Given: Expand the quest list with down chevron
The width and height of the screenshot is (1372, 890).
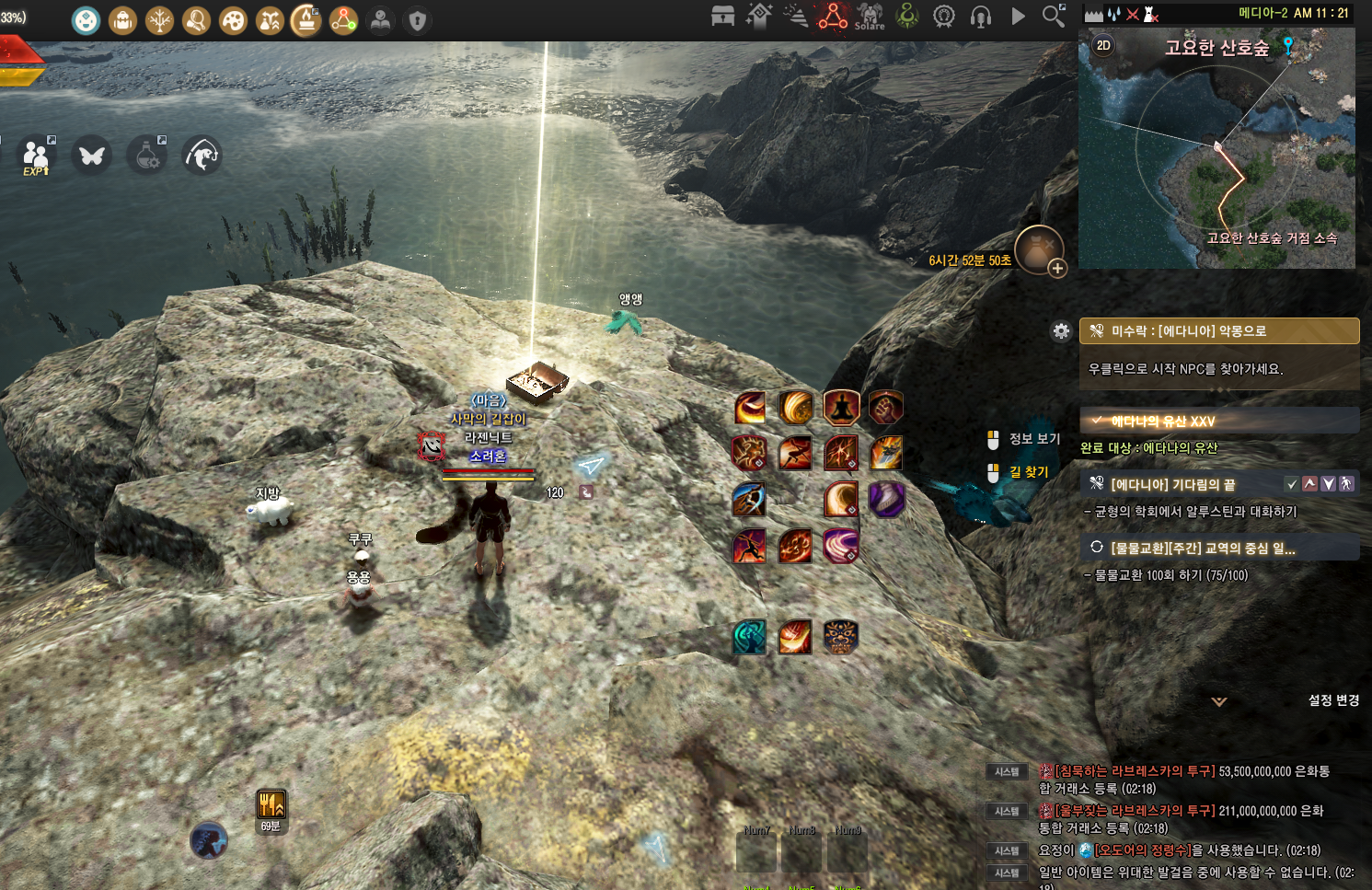Looking at the screenshot, I should pyautogui.click(x=1219, y=701).
